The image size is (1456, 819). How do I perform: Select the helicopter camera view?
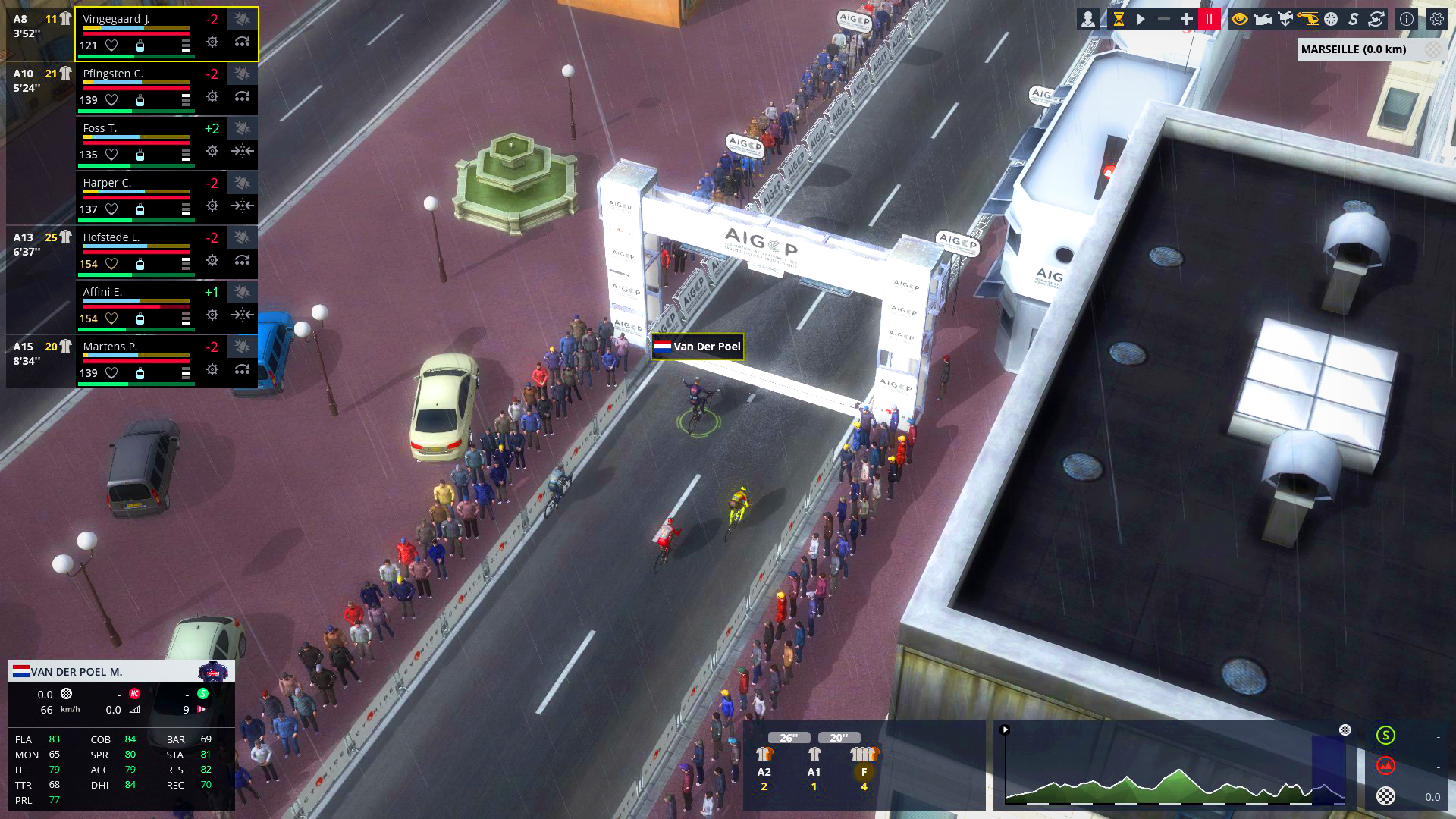(1307, 19)
